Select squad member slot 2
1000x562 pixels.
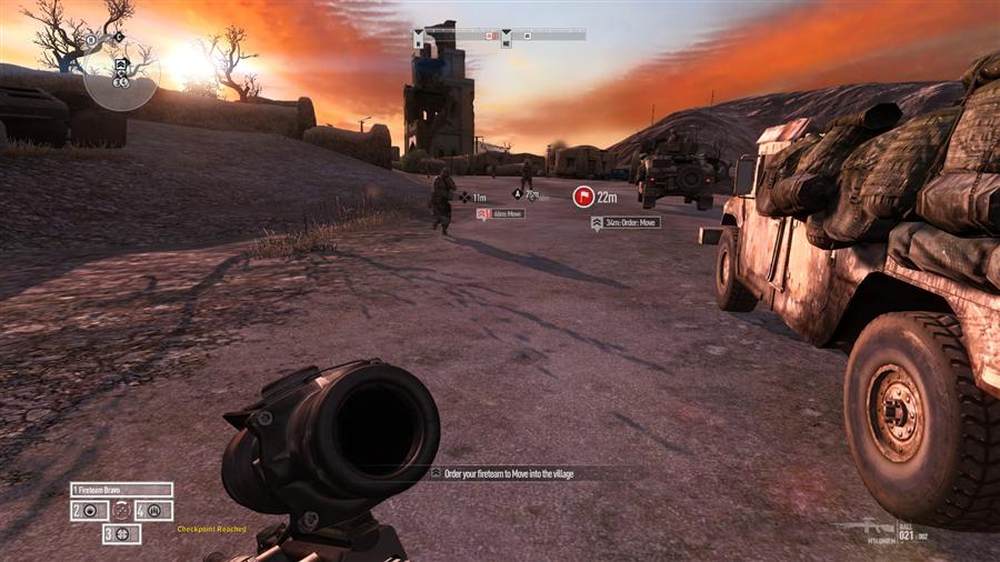(88, 511)
